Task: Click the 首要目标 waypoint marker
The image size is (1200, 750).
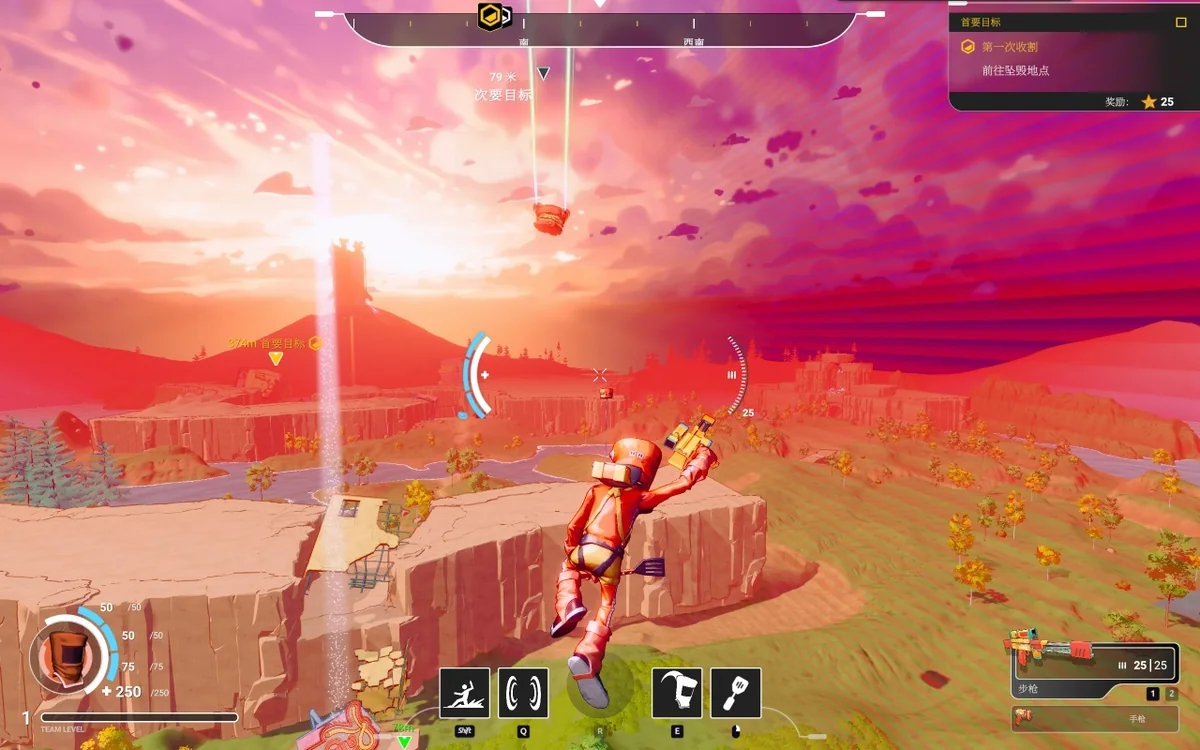Action: point(276,357)
